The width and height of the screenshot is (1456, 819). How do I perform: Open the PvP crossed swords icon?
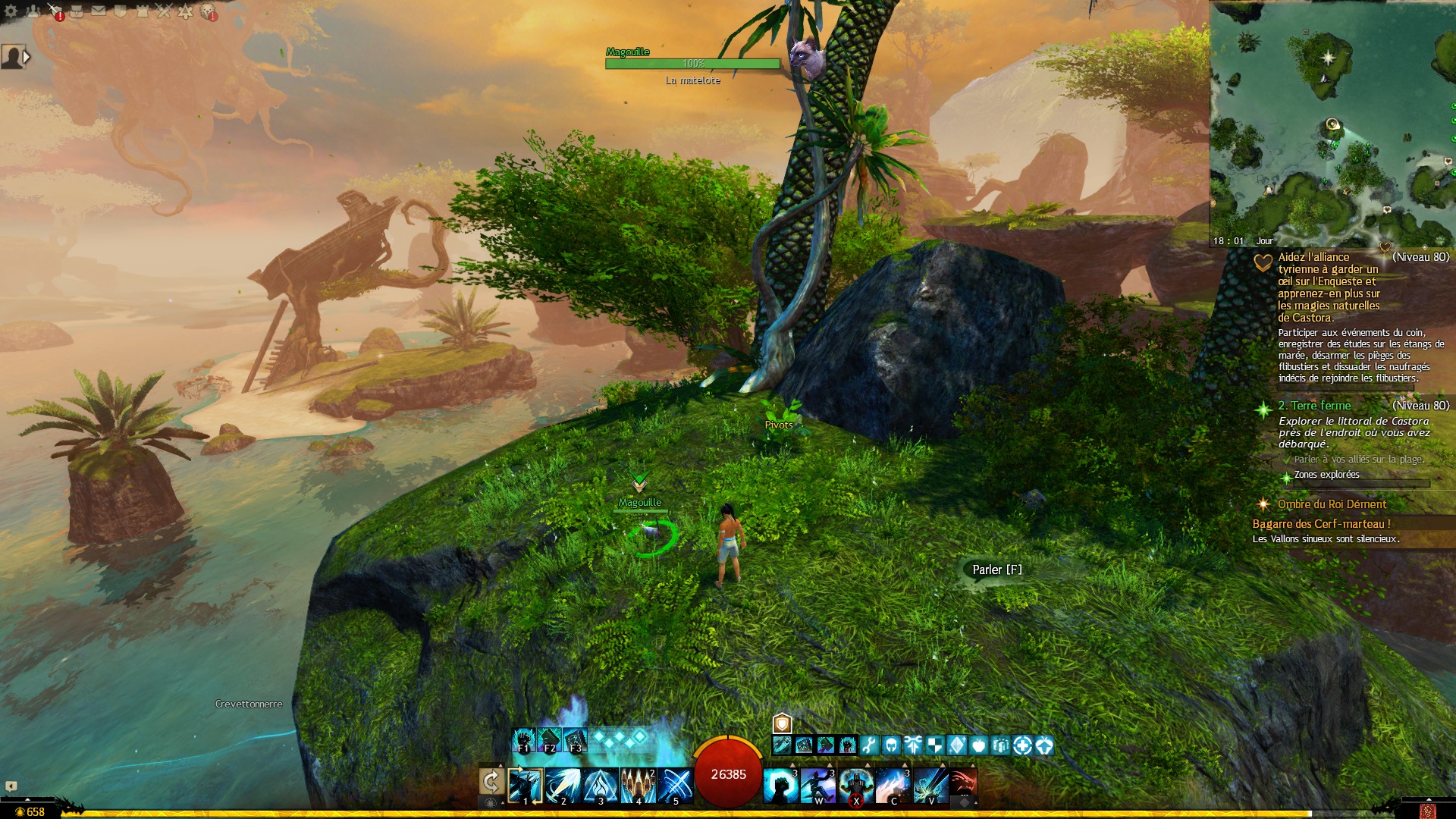pos(164,11)
